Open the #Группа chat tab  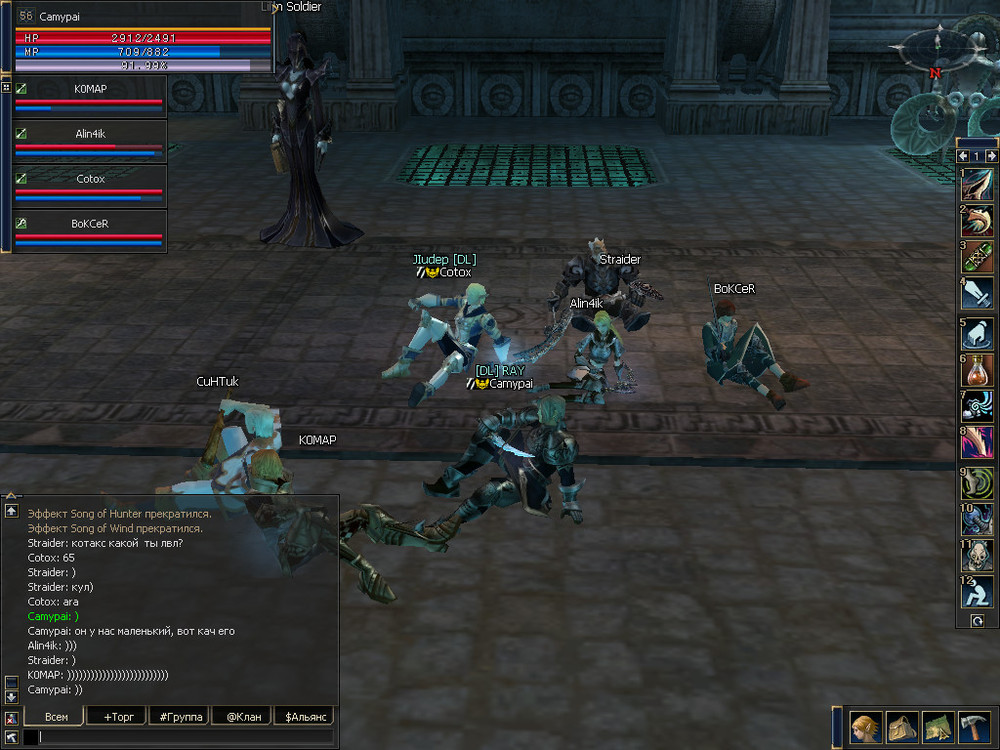180,716
